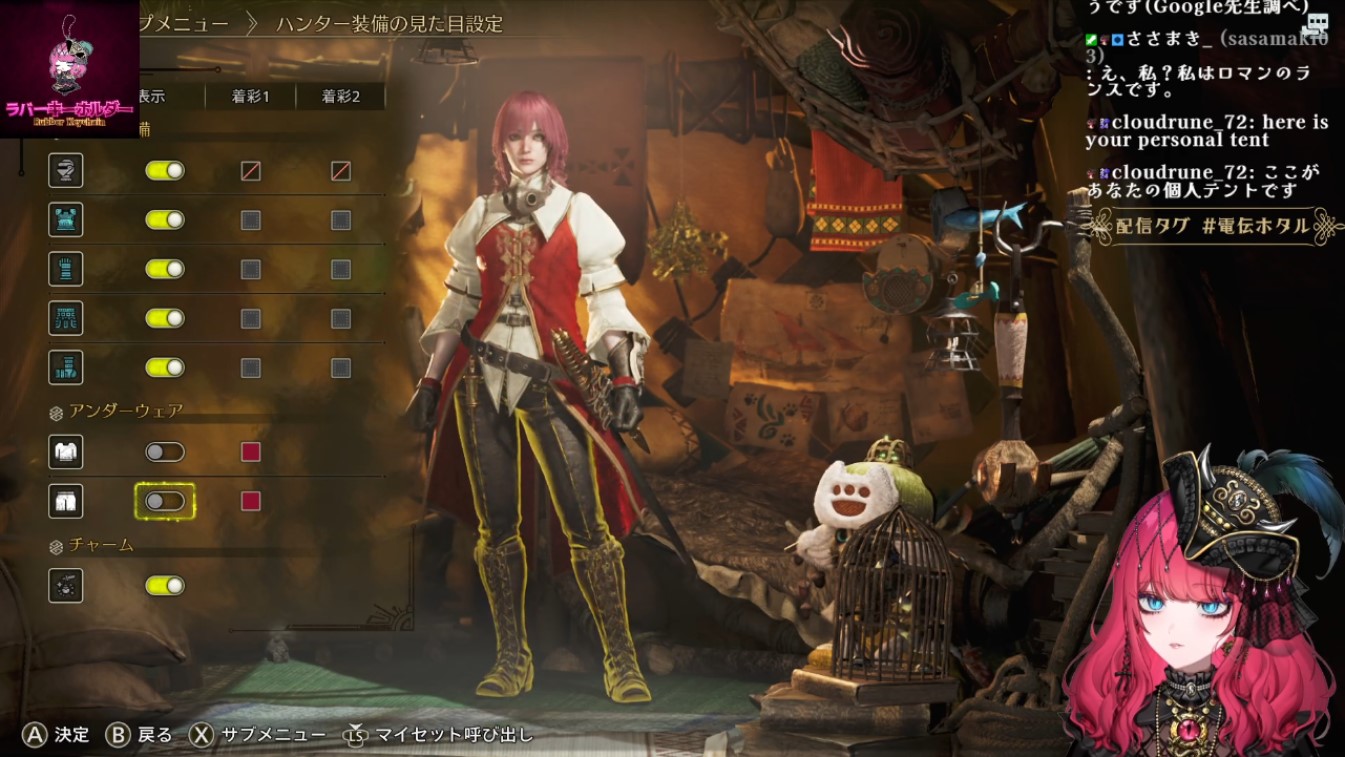The image size is (1345, 757).
Task: Toggle head armor display switch
Action: pyautogui.click(x=165, y=171)
